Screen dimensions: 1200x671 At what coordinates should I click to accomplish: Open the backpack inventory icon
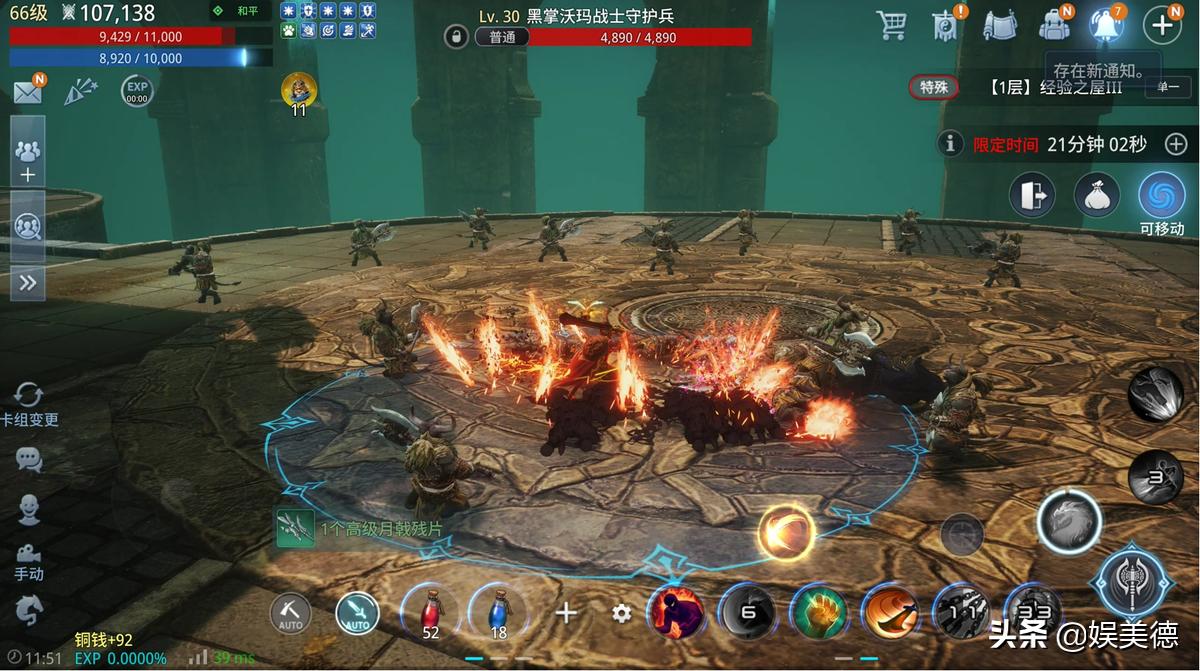pyautogui.click(x=1053, y=25)
